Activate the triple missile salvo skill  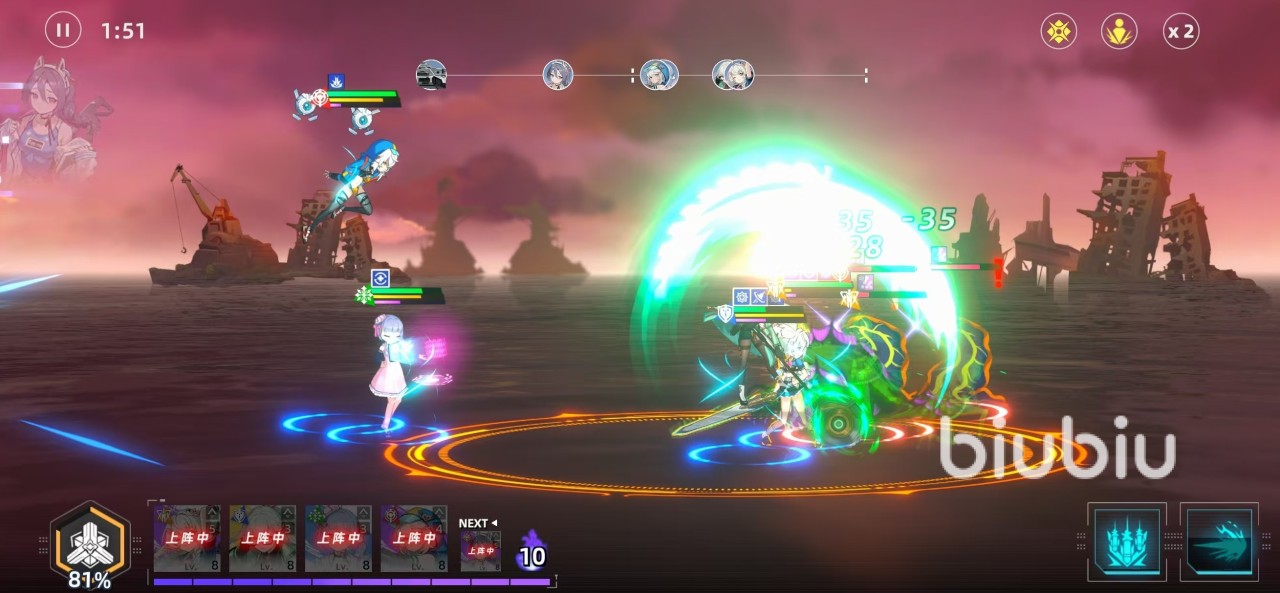tap(1127, 541)
